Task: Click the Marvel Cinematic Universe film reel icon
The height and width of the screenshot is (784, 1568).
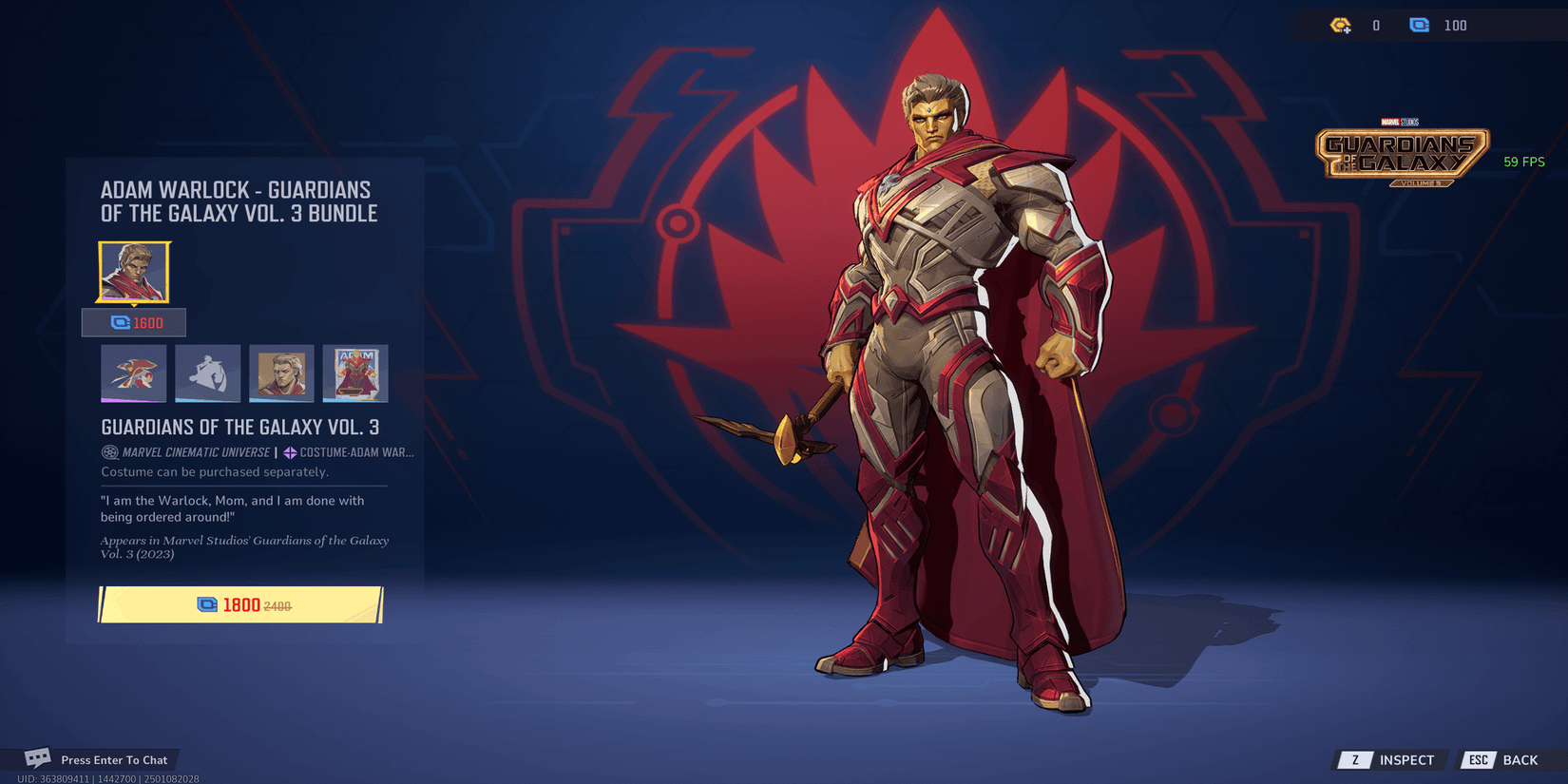Action: pos(108,451)
